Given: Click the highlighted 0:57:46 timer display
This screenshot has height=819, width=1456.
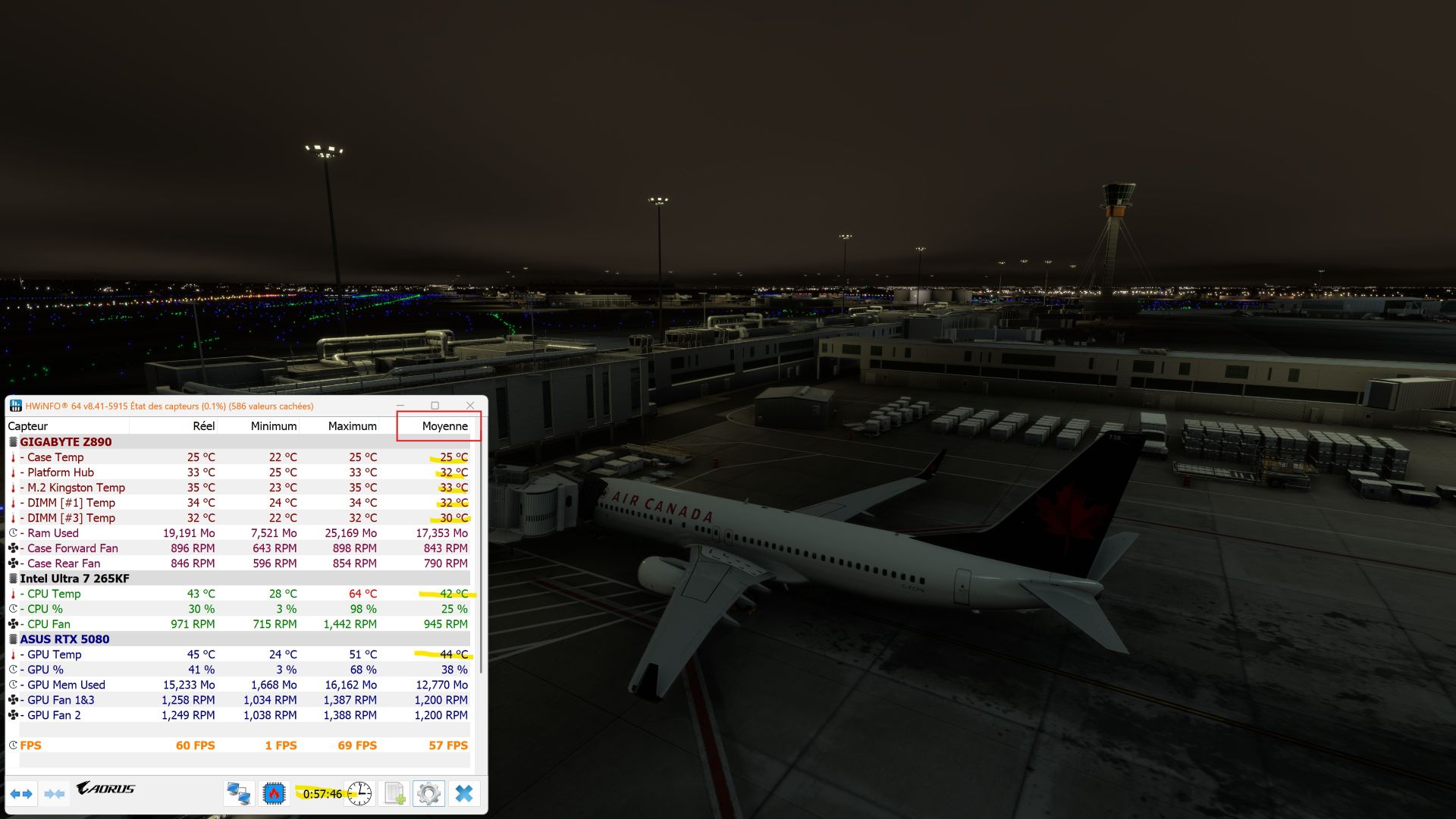Looking at the screenshot, I should pyautogui.click(x=322, y=794).
